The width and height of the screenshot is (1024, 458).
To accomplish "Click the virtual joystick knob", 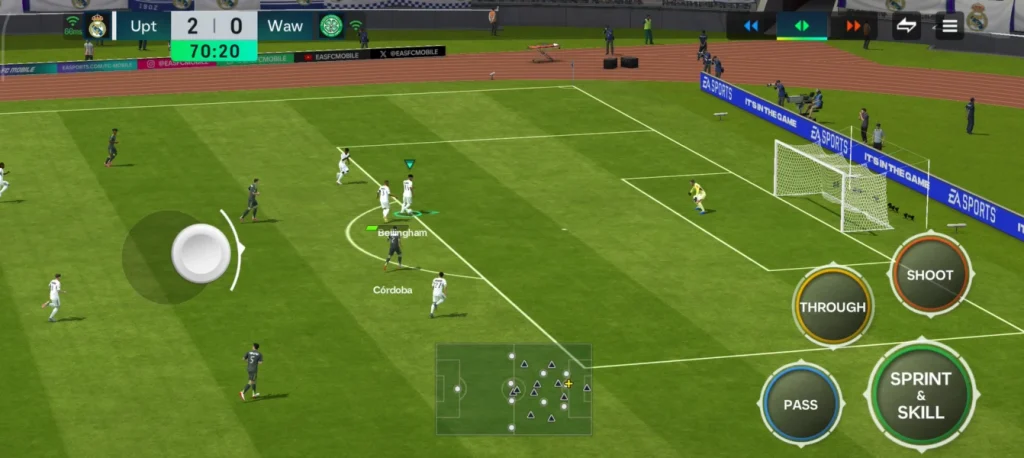I will point(201,253).
